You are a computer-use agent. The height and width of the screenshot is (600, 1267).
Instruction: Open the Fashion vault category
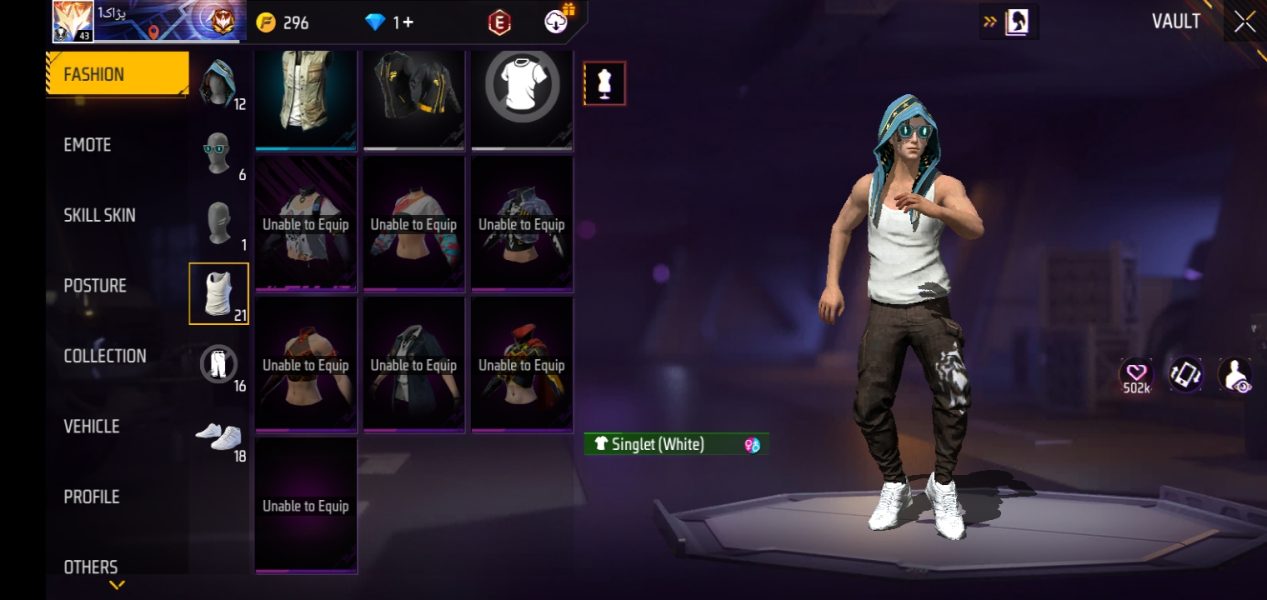click(117, 74)
